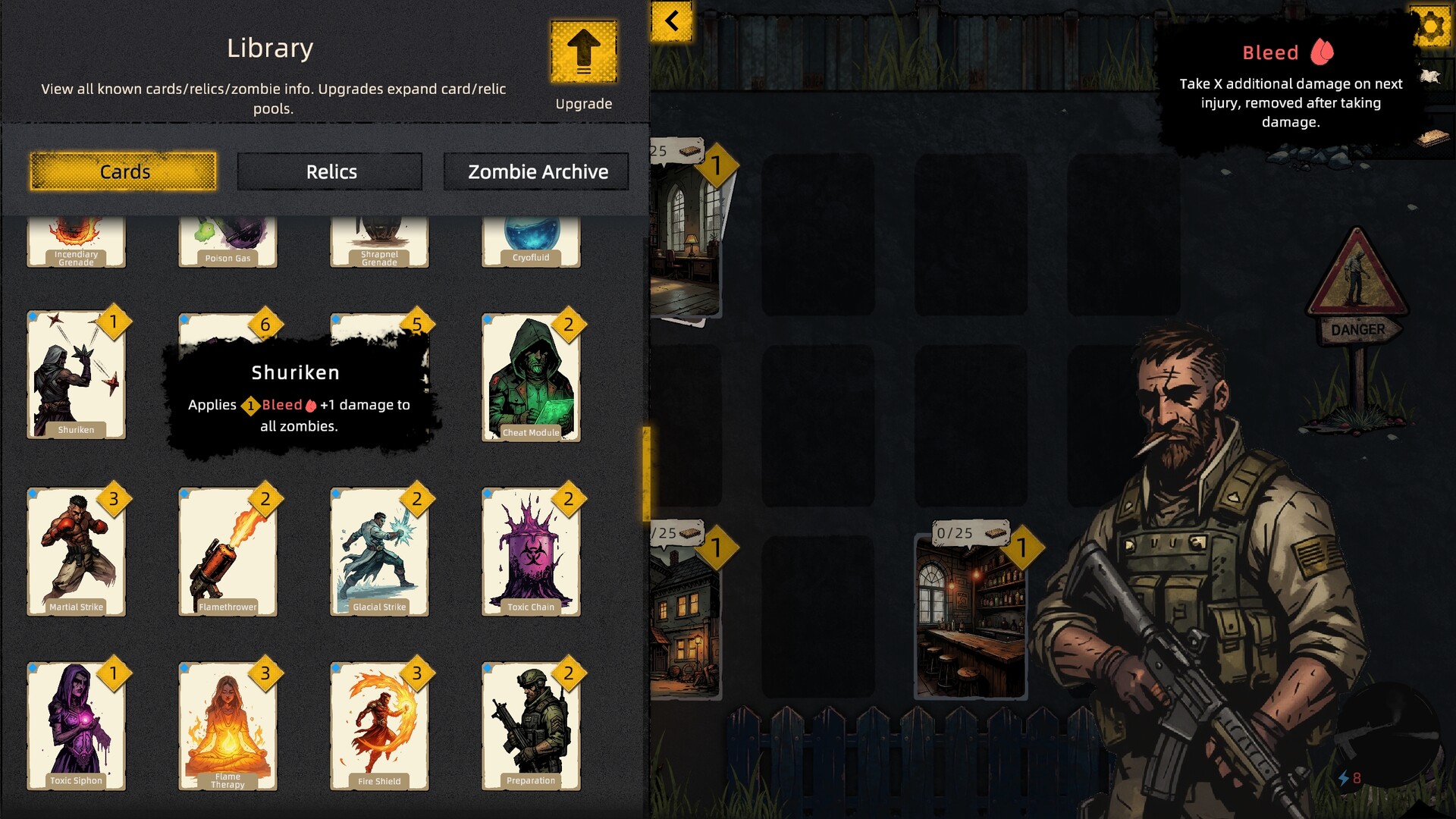Toggle the blue new-card dot on the Flamethrower card

tap(186, 493)
